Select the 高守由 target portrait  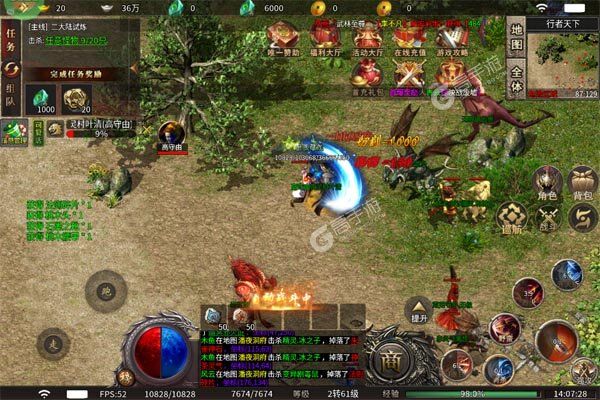[x=172, y=134]
